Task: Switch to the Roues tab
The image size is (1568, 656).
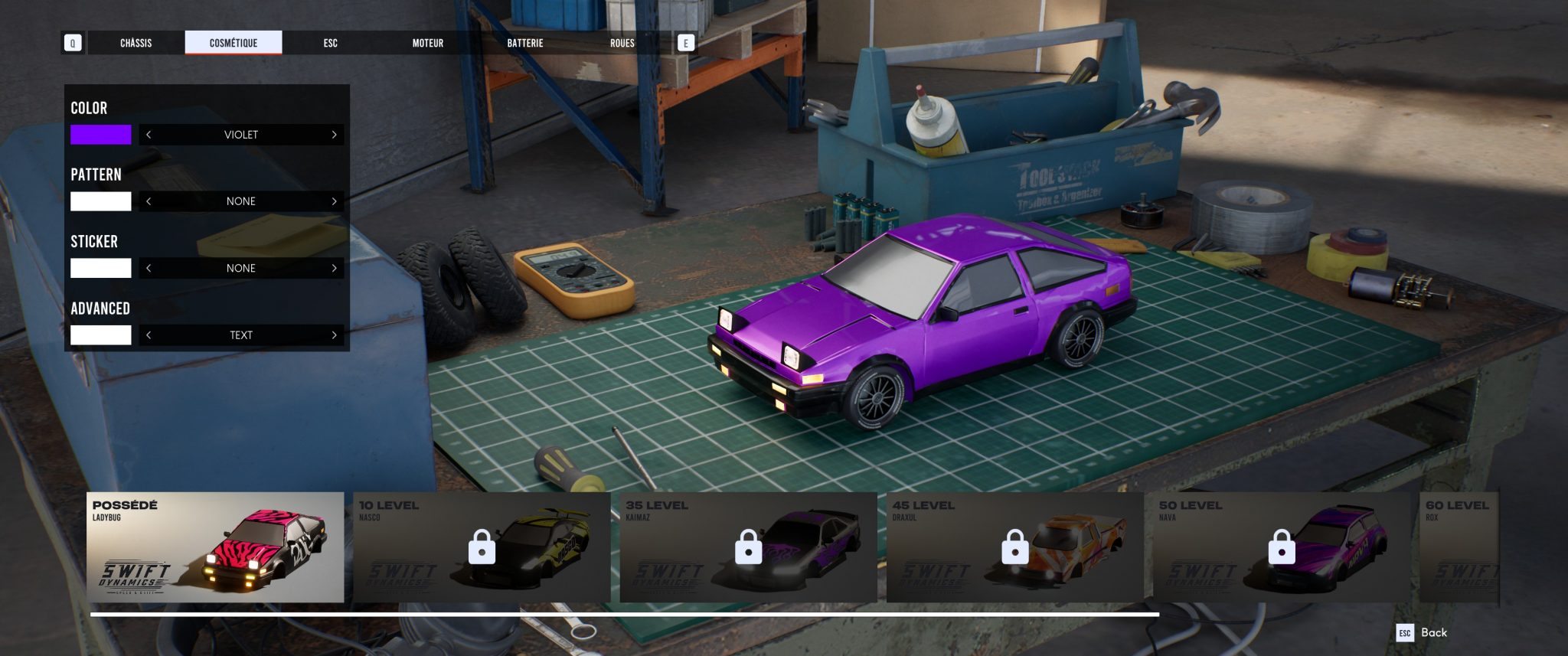Action: point(622,43)
